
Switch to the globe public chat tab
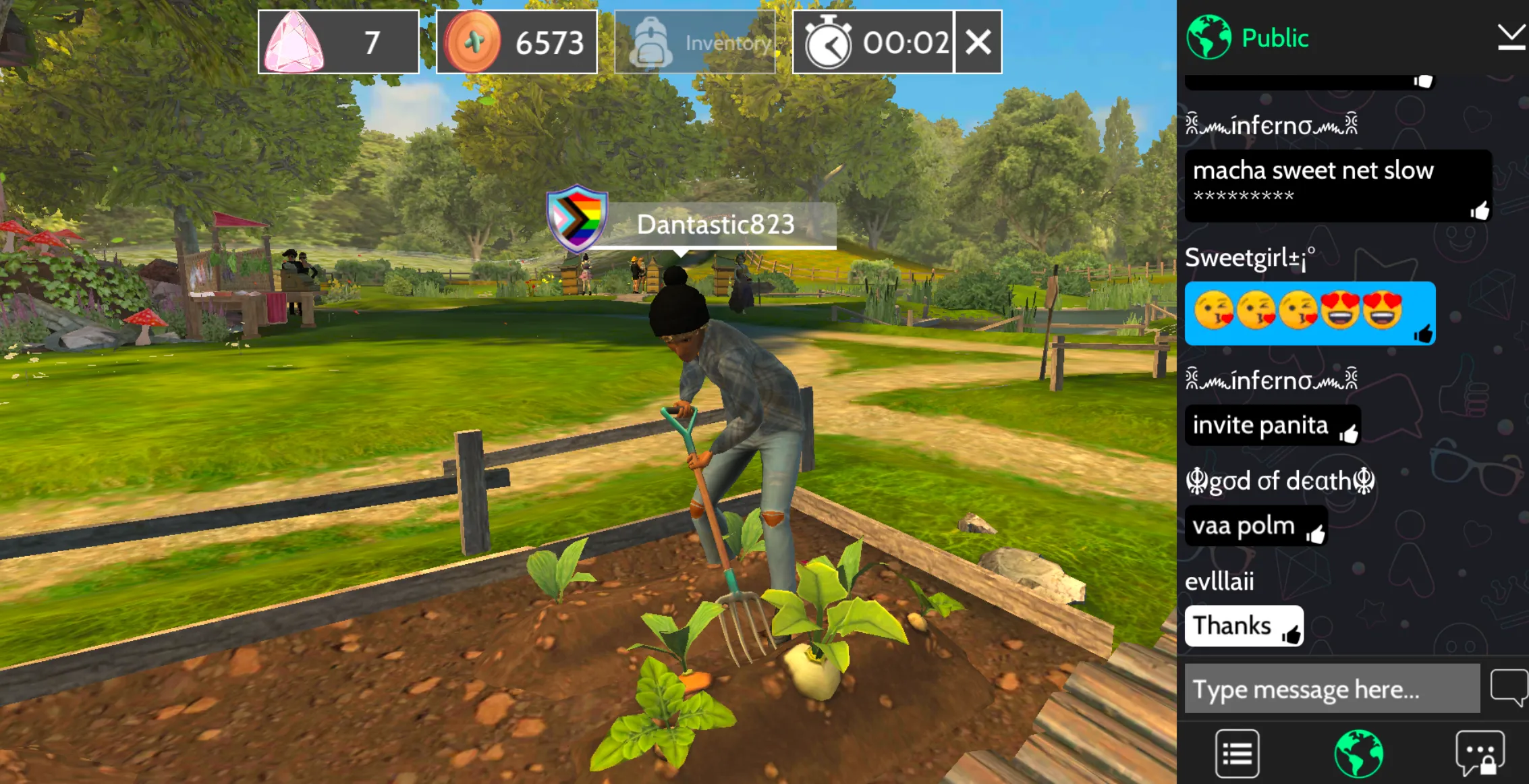click(x=1358, y=753)
